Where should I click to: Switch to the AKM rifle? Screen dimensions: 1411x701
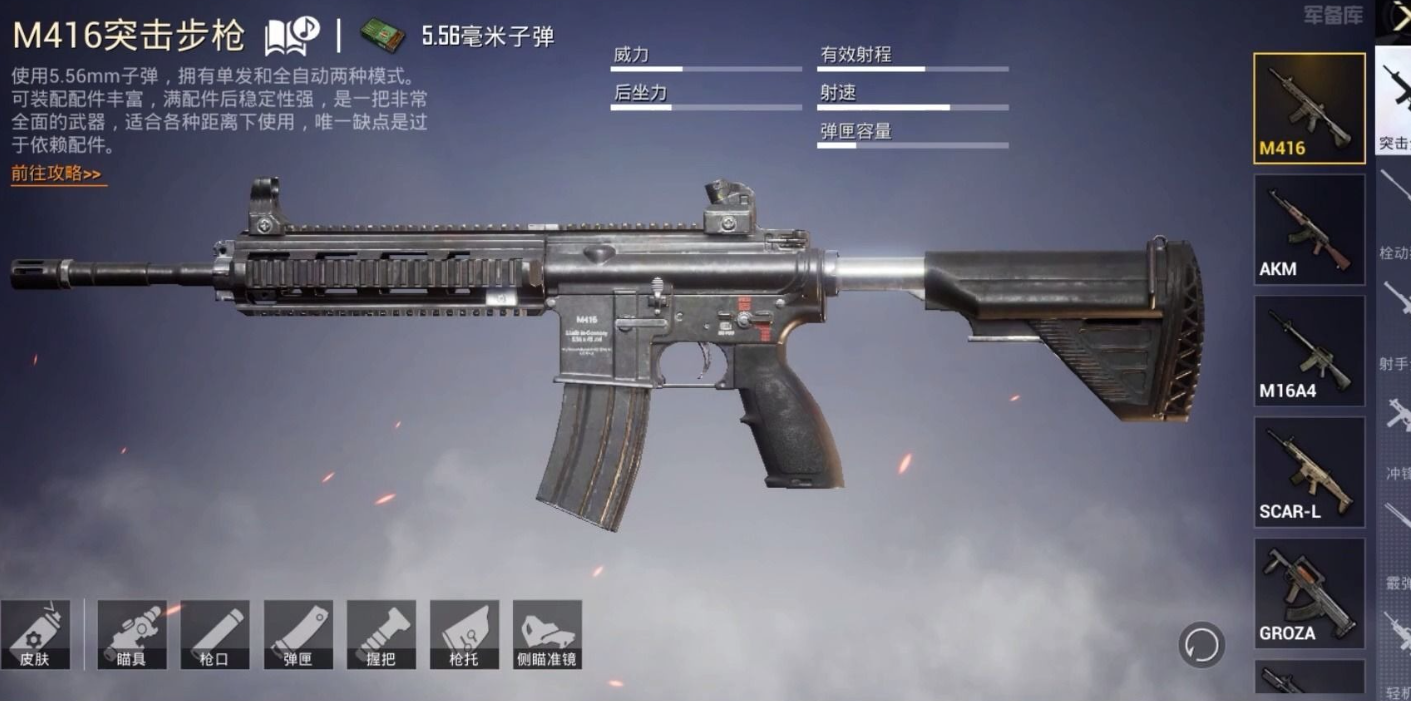coord(1309,229)
